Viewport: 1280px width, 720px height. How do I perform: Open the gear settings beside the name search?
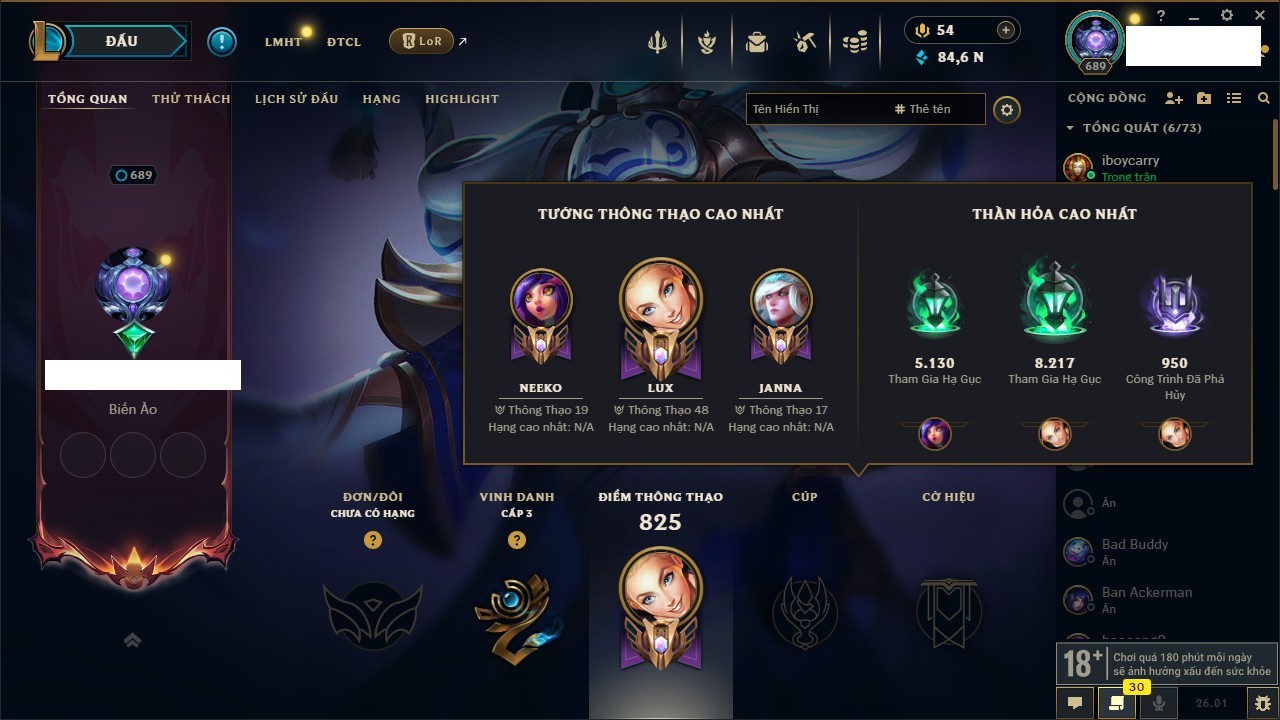pyautogui.click(x=1007, y=109)
